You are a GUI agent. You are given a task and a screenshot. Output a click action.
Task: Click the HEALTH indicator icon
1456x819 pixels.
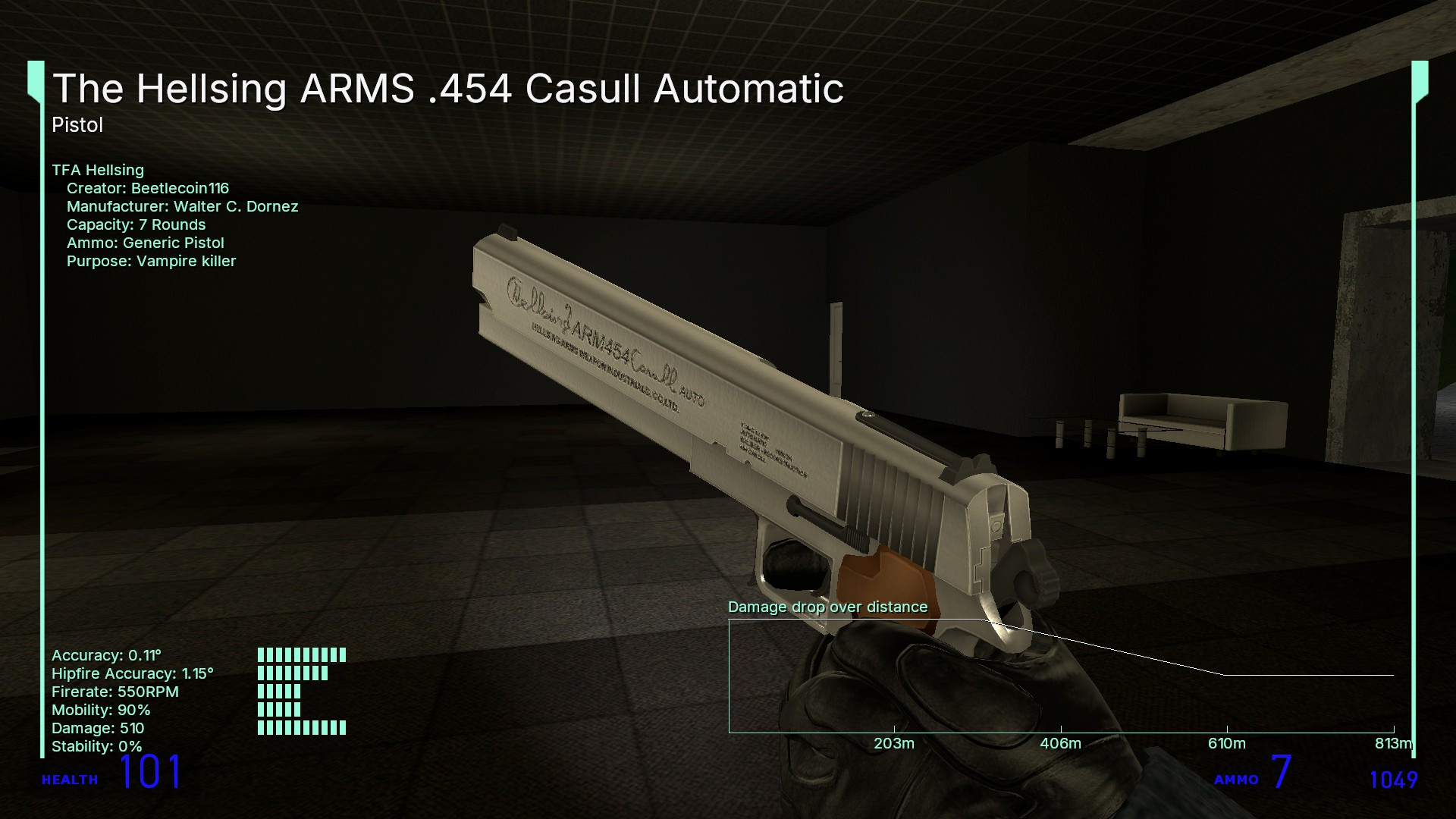click(x=70, y=779)
